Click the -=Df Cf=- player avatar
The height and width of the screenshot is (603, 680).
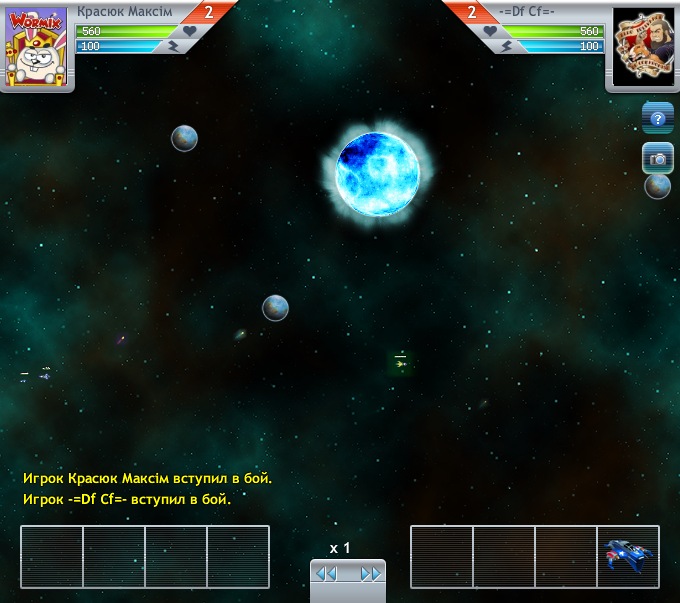click(642, 47)
